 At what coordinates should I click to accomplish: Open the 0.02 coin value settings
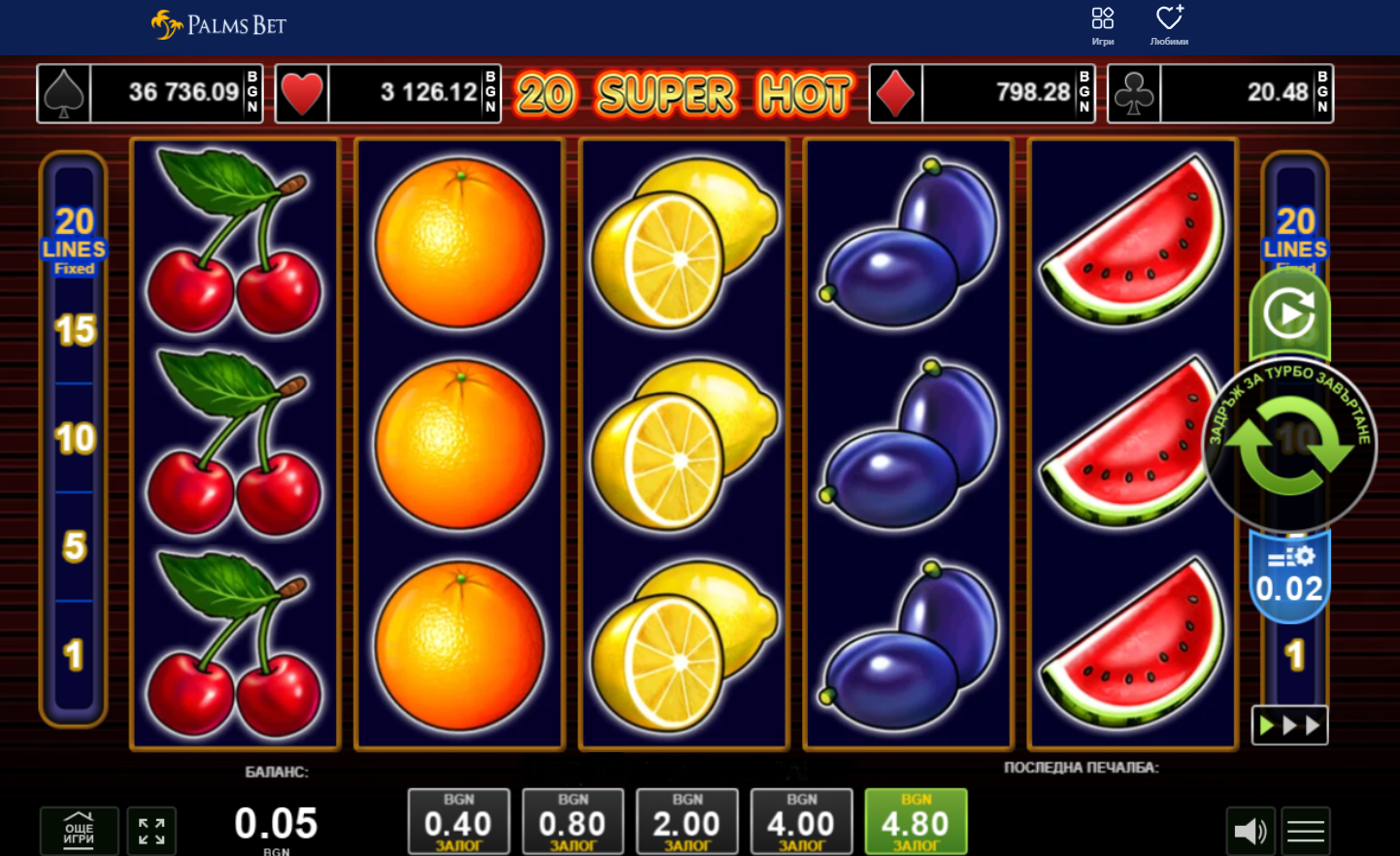(x=1288, y=576)
